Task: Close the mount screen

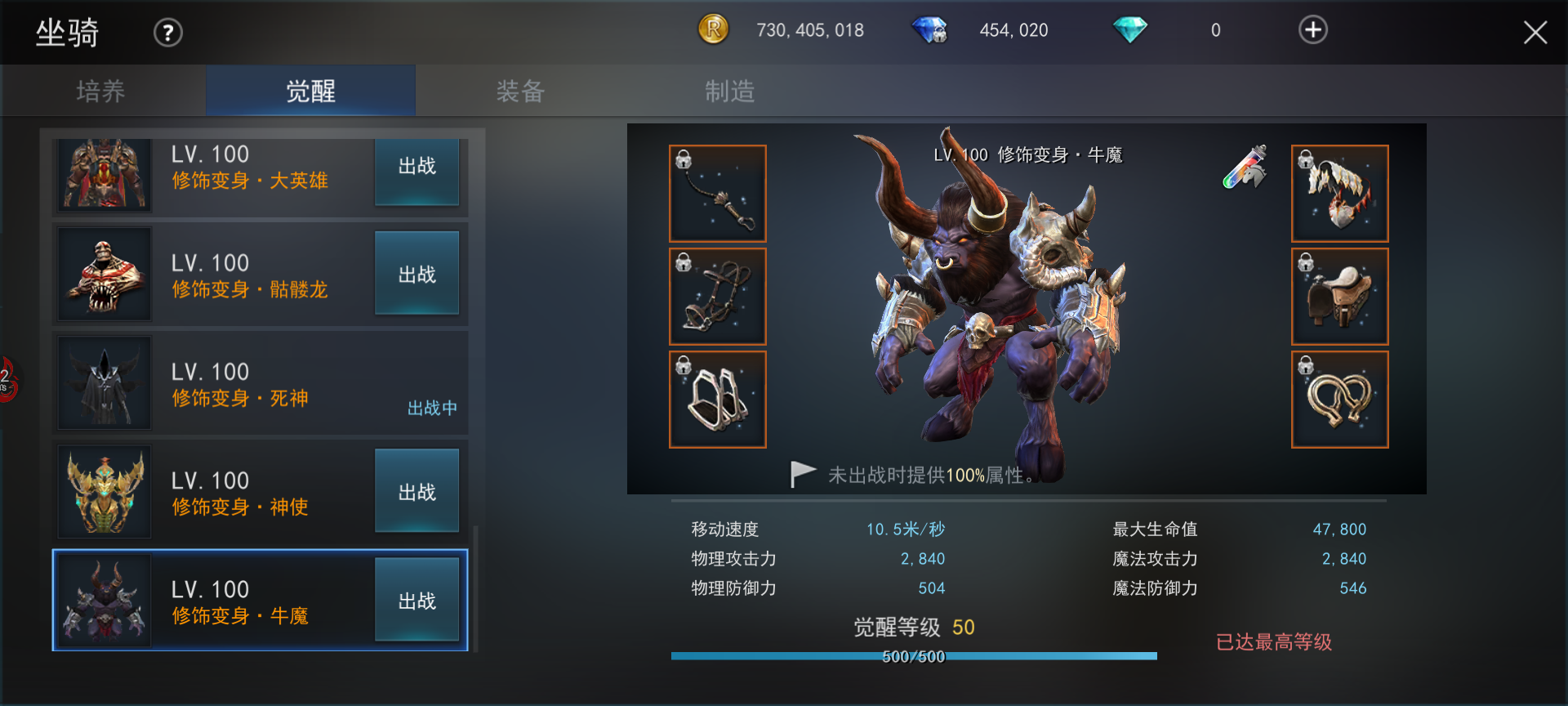Action: point(1535,33)
